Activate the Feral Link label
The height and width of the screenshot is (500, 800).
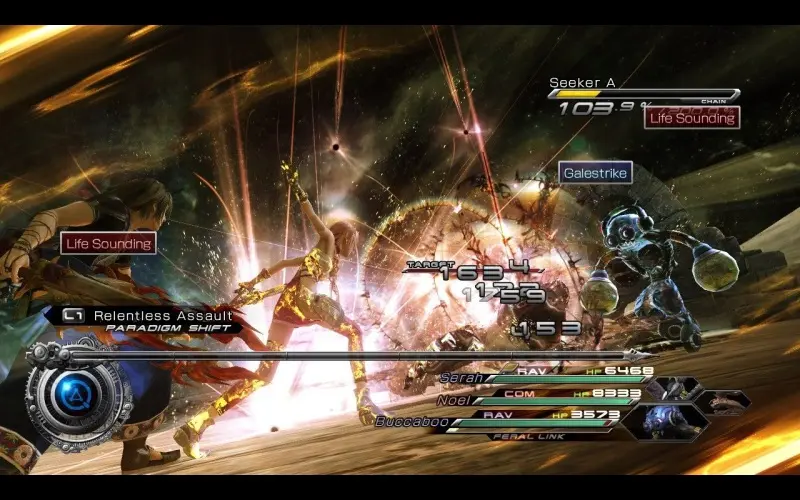tap(530, 436)
